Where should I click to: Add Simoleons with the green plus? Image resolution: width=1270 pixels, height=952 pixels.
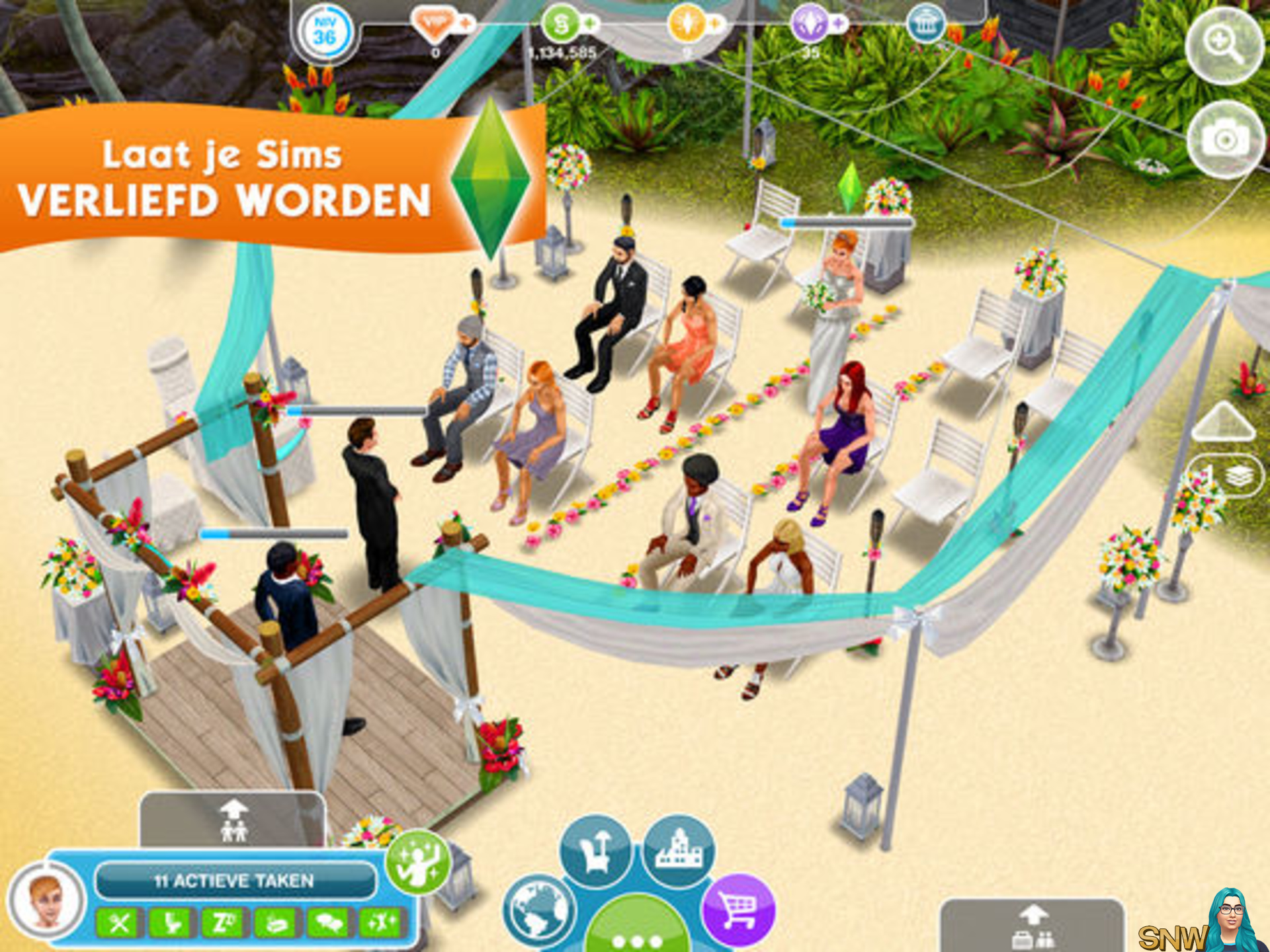589,24
